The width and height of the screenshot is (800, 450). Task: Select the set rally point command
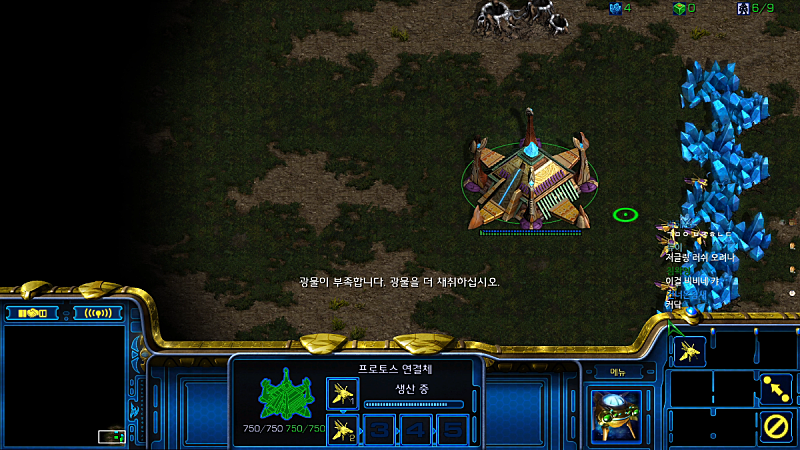click(776, 389)
